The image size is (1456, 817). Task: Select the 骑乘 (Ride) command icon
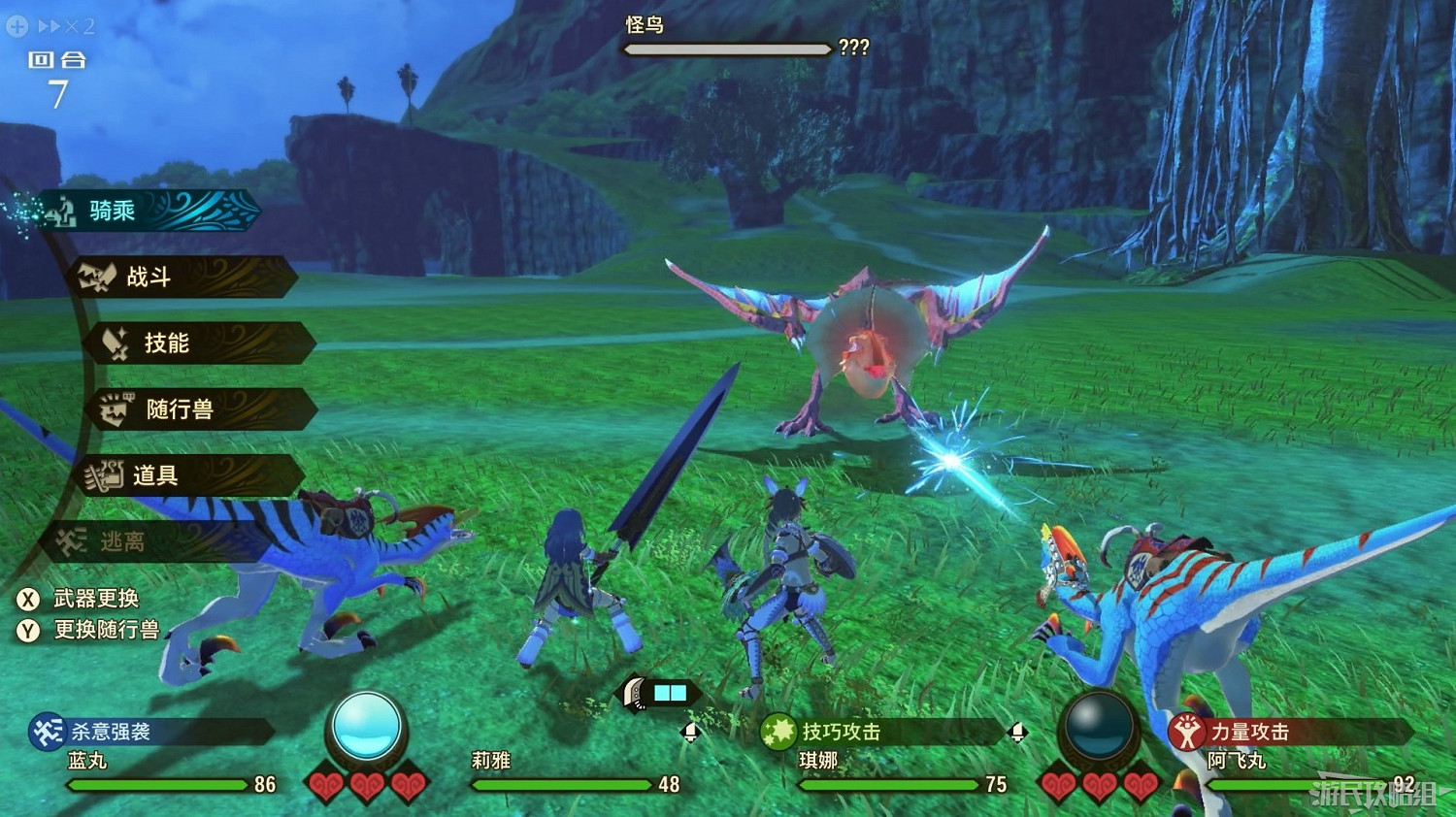tap(60, 212)
